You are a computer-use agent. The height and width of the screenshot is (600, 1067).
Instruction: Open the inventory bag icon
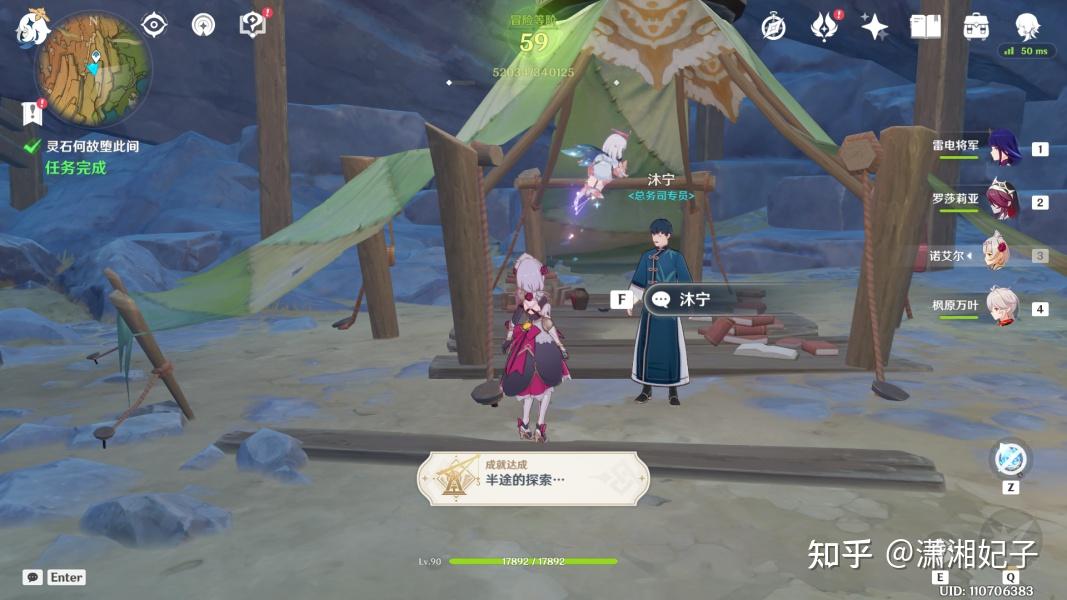(977, 27)
